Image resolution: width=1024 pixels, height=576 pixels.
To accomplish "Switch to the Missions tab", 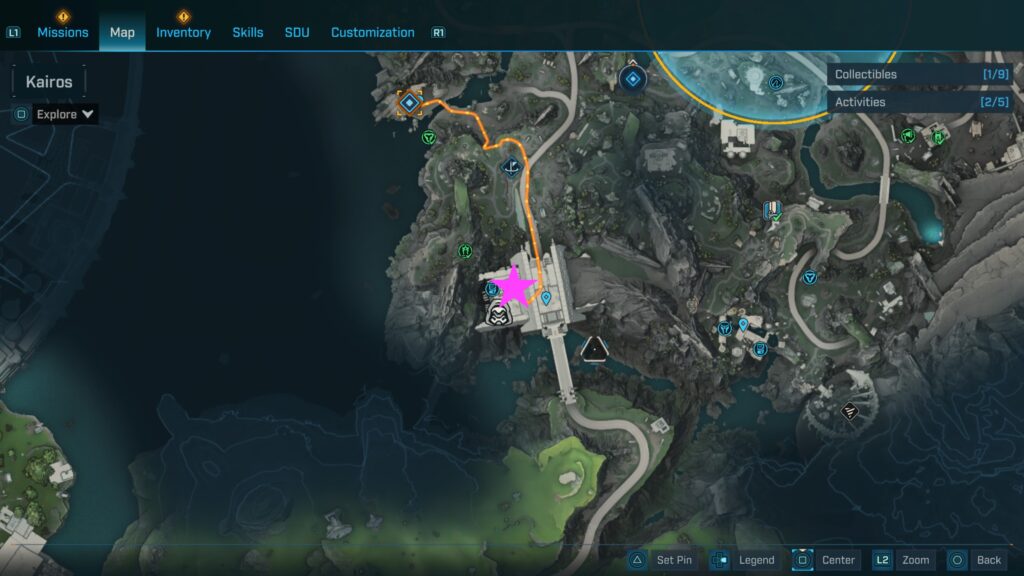I will point(63,32).
